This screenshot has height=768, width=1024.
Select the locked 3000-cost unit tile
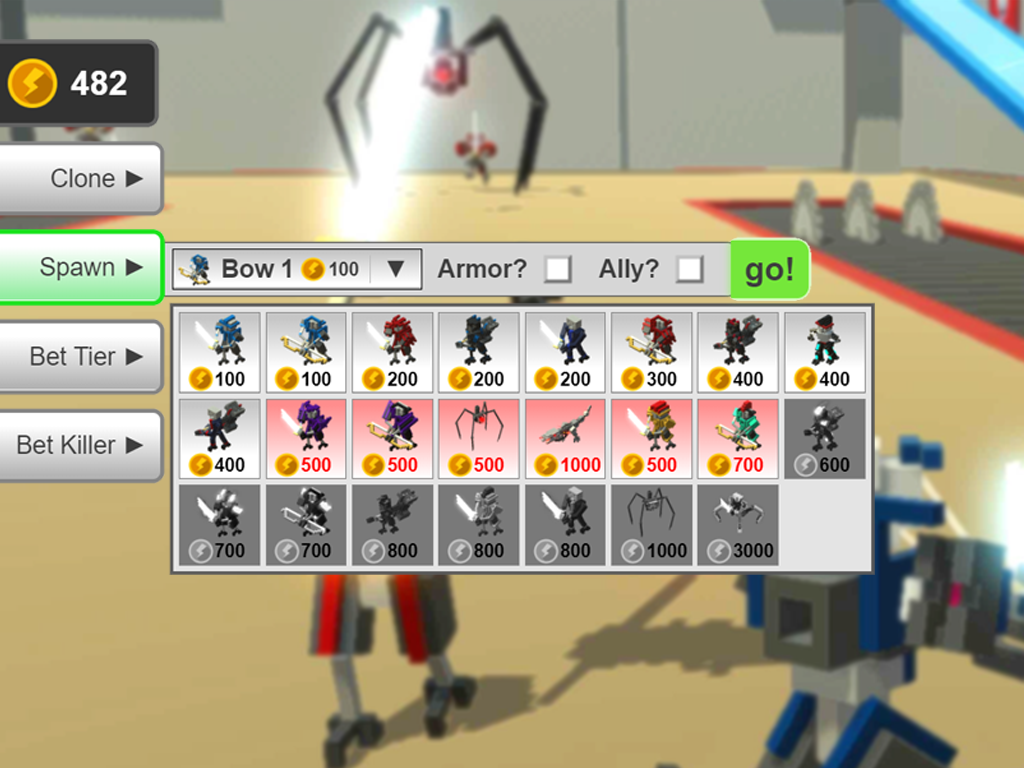point(738,524)
